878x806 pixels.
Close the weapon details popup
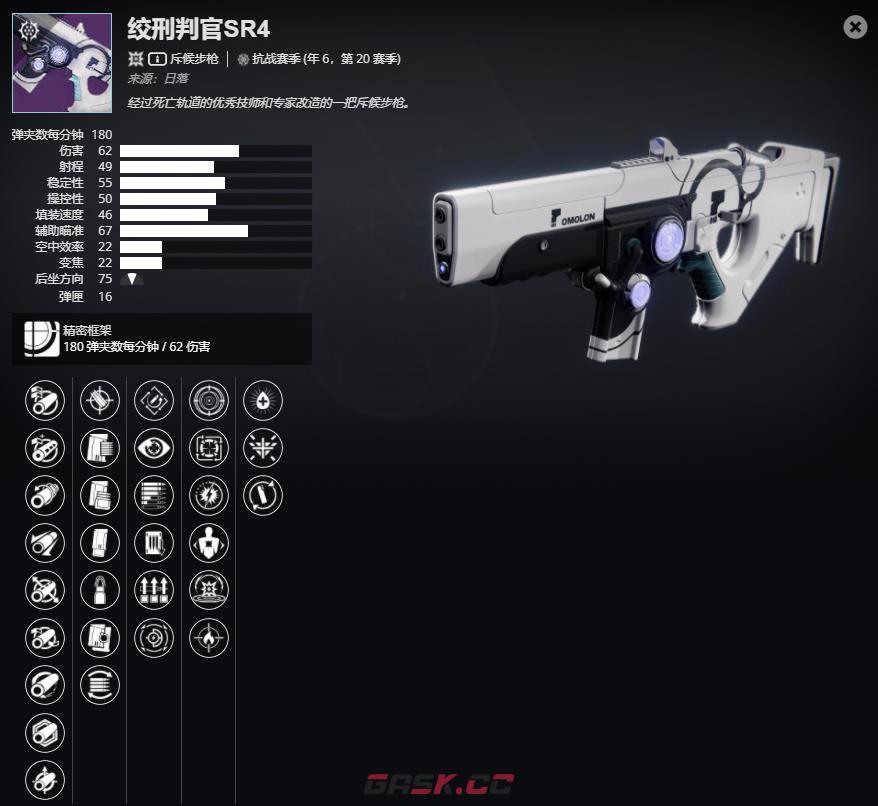point(855,28)
